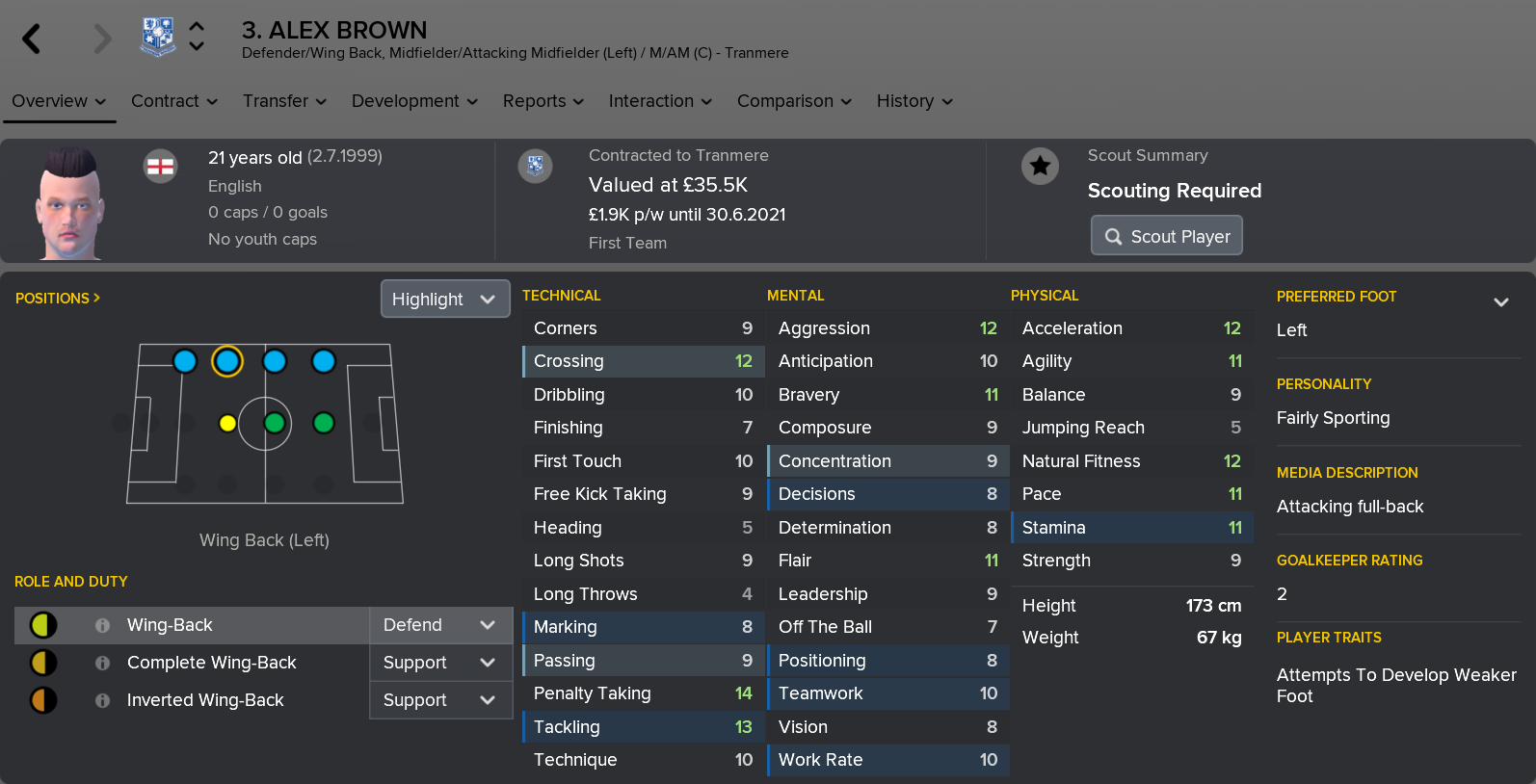The height and width of the screenshot is (784, 1536).
Task: Change the Inverted Wing-Back Support duty dropdown
Action: (439, 700)
